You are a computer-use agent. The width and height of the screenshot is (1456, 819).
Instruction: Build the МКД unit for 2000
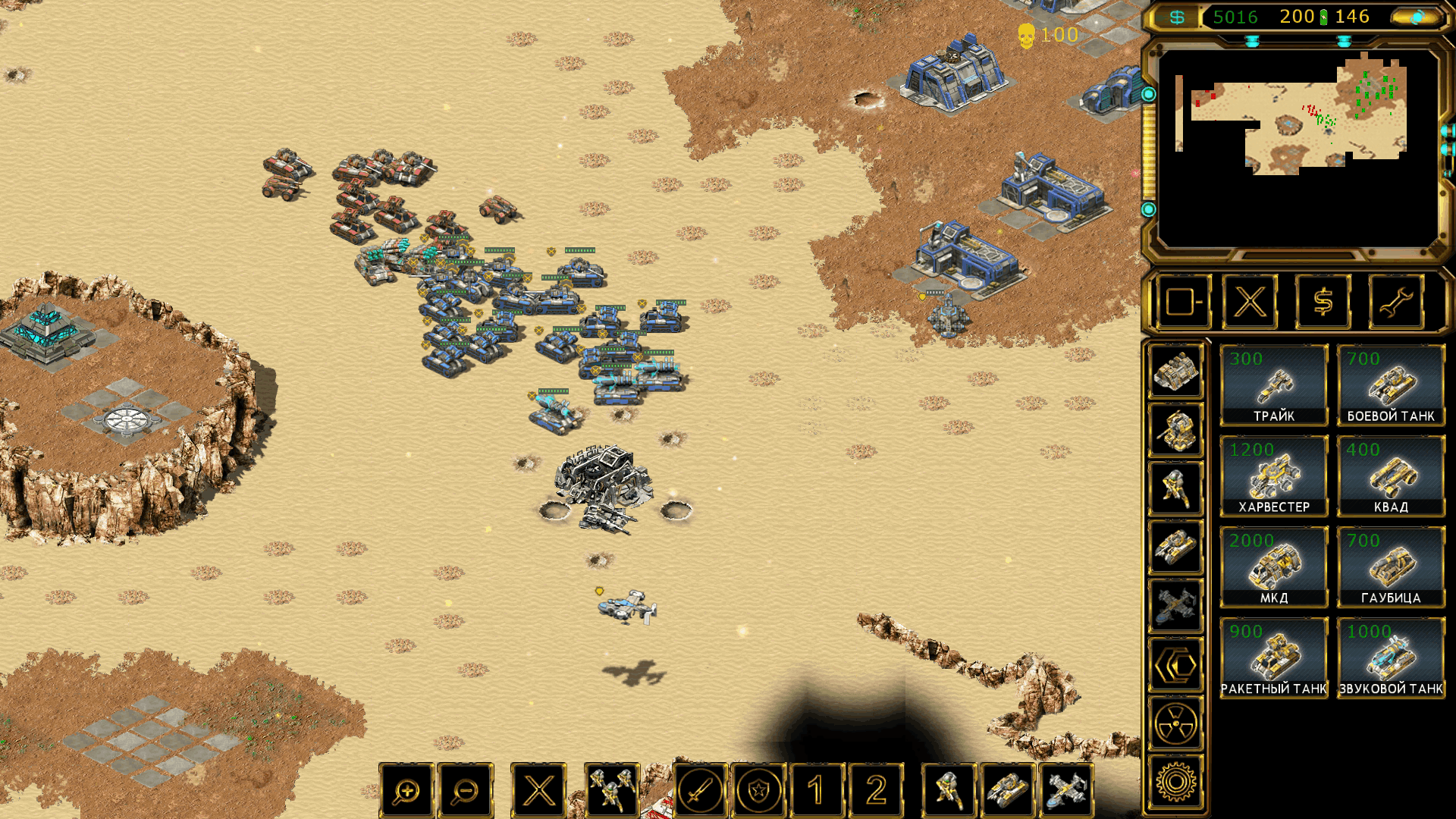(x=1273, y=567)
